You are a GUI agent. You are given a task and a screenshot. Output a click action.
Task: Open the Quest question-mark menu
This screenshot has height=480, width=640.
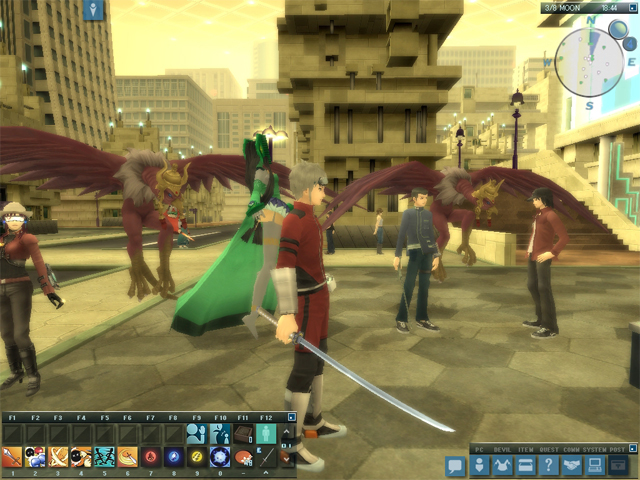click(547, 465)
